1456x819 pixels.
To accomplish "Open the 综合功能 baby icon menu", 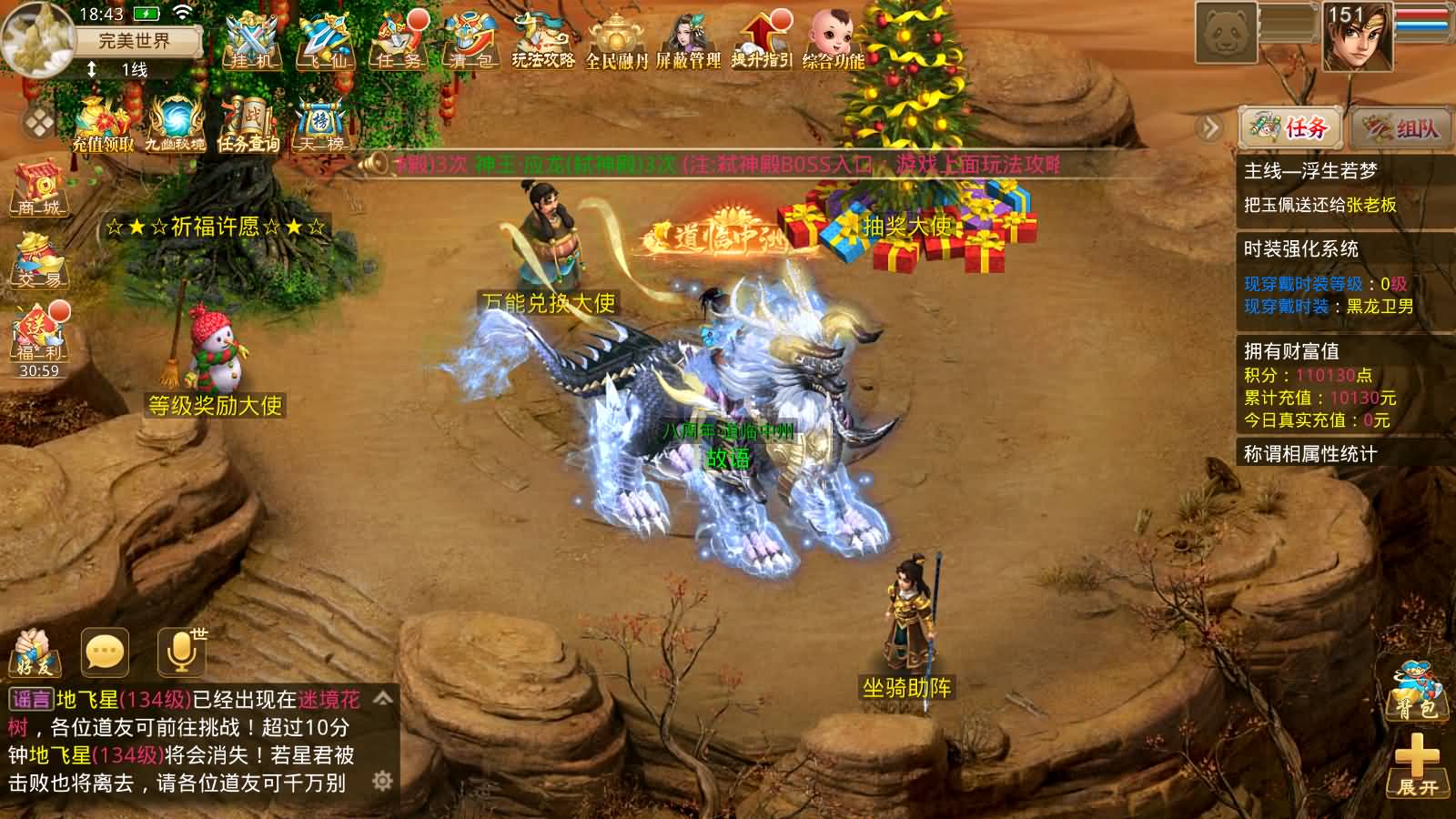I will point(834,42).
